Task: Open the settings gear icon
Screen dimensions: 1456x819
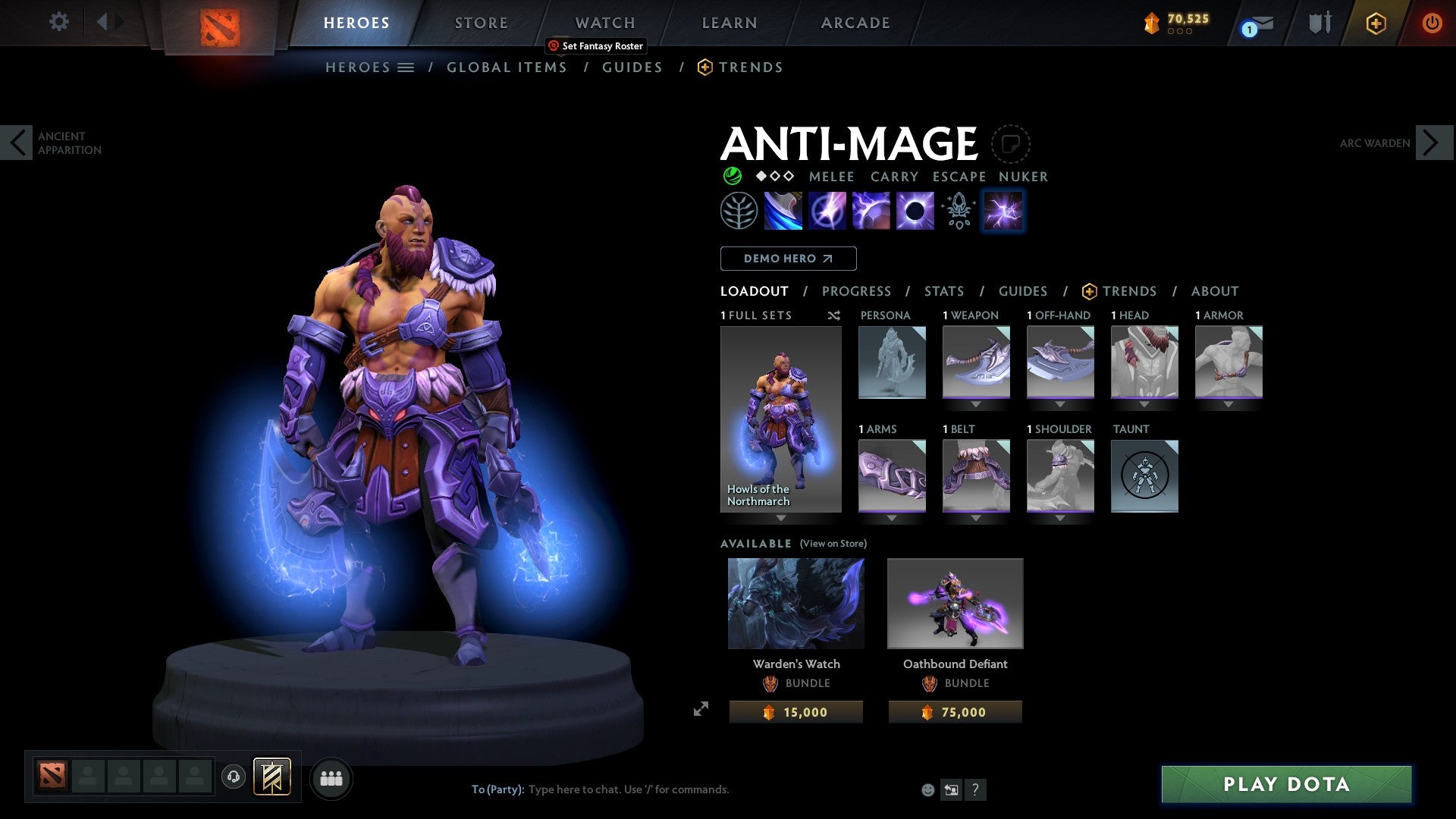Action: pyautogui.click(x=59, y=22)
